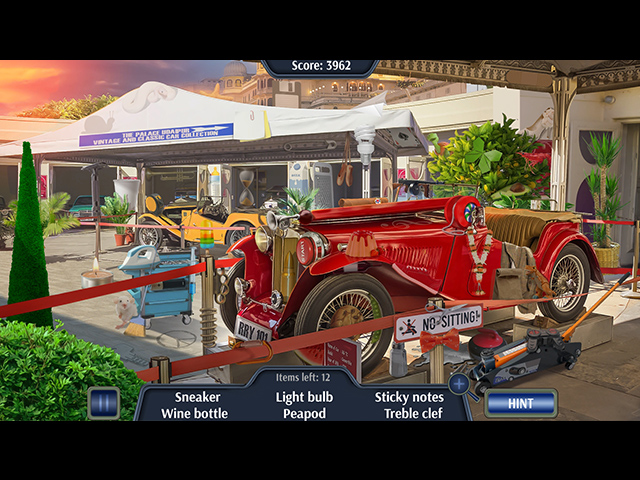Pause the game with the pause button
The image size is (640, 480).
(x=103, y=402)
